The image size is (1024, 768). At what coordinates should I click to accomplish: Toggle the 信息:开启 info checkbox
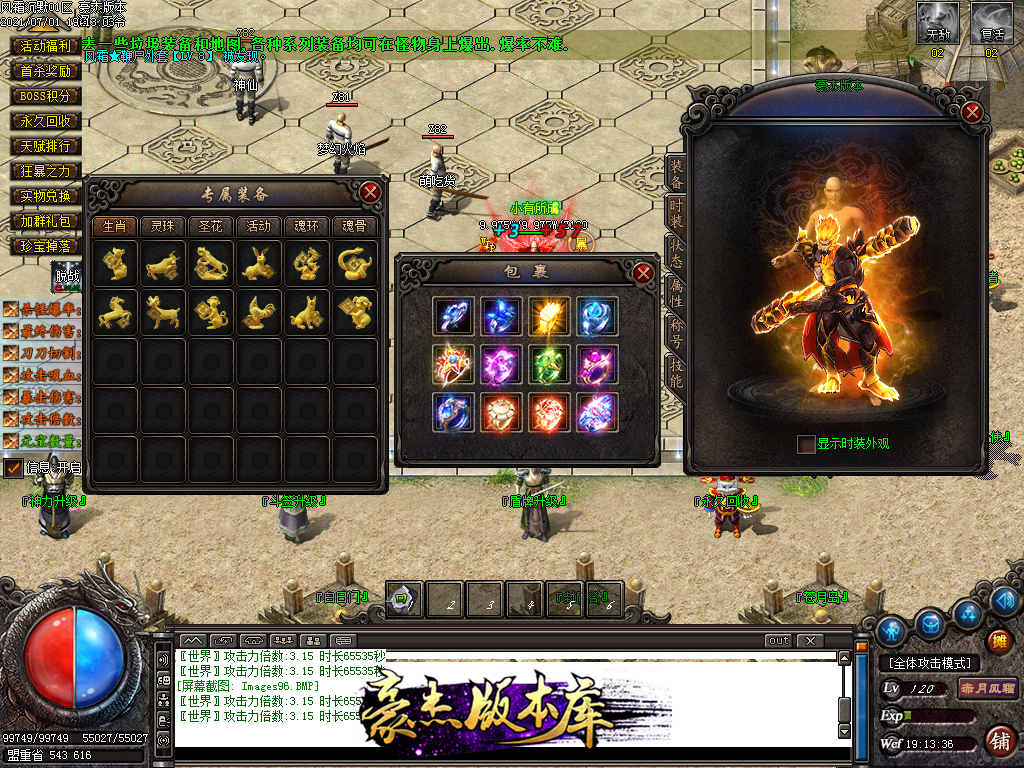(x=13, y=467)
